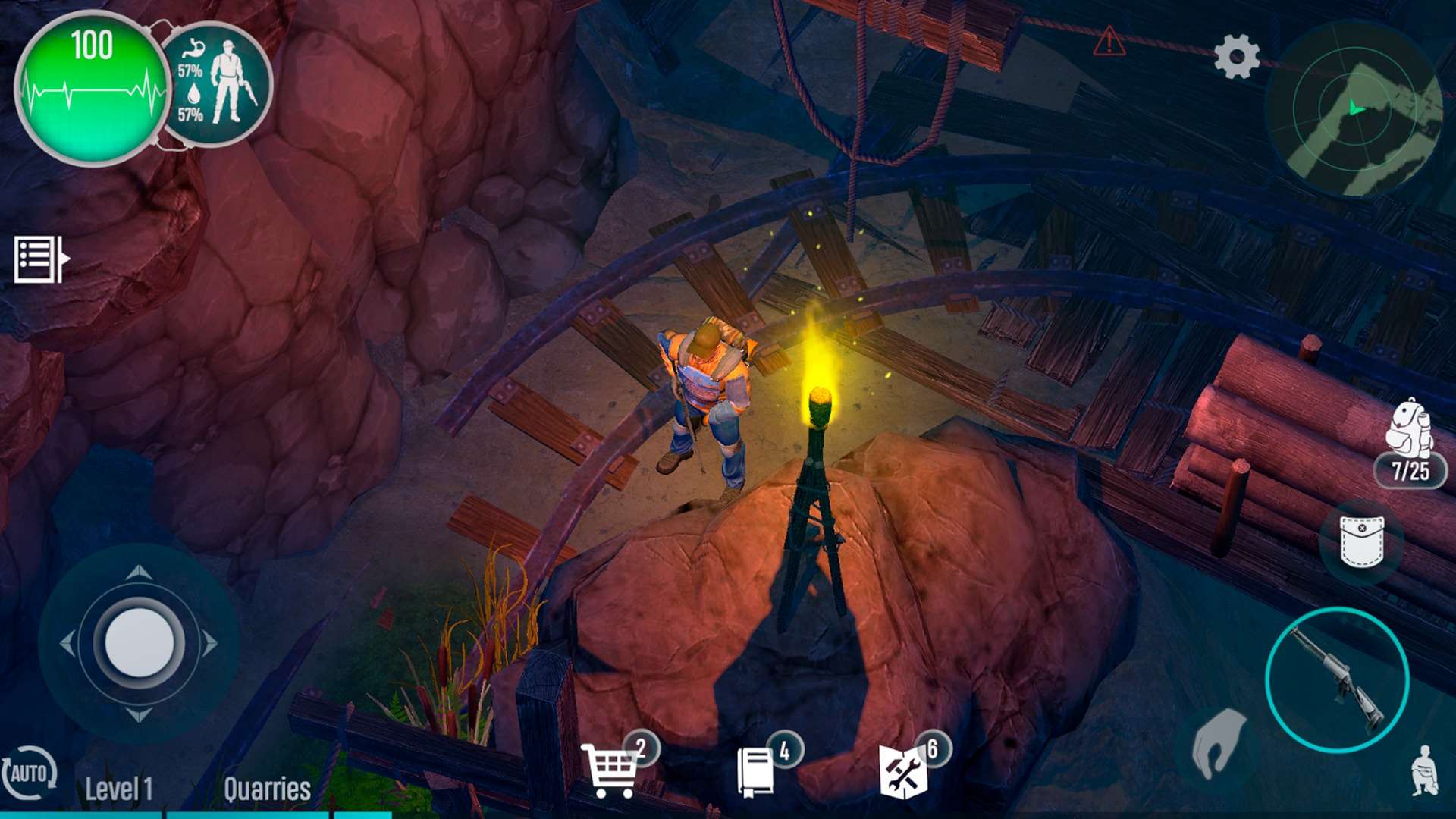
Task: Open the crafting blueprint tools icon
Action: pos(902,772)
